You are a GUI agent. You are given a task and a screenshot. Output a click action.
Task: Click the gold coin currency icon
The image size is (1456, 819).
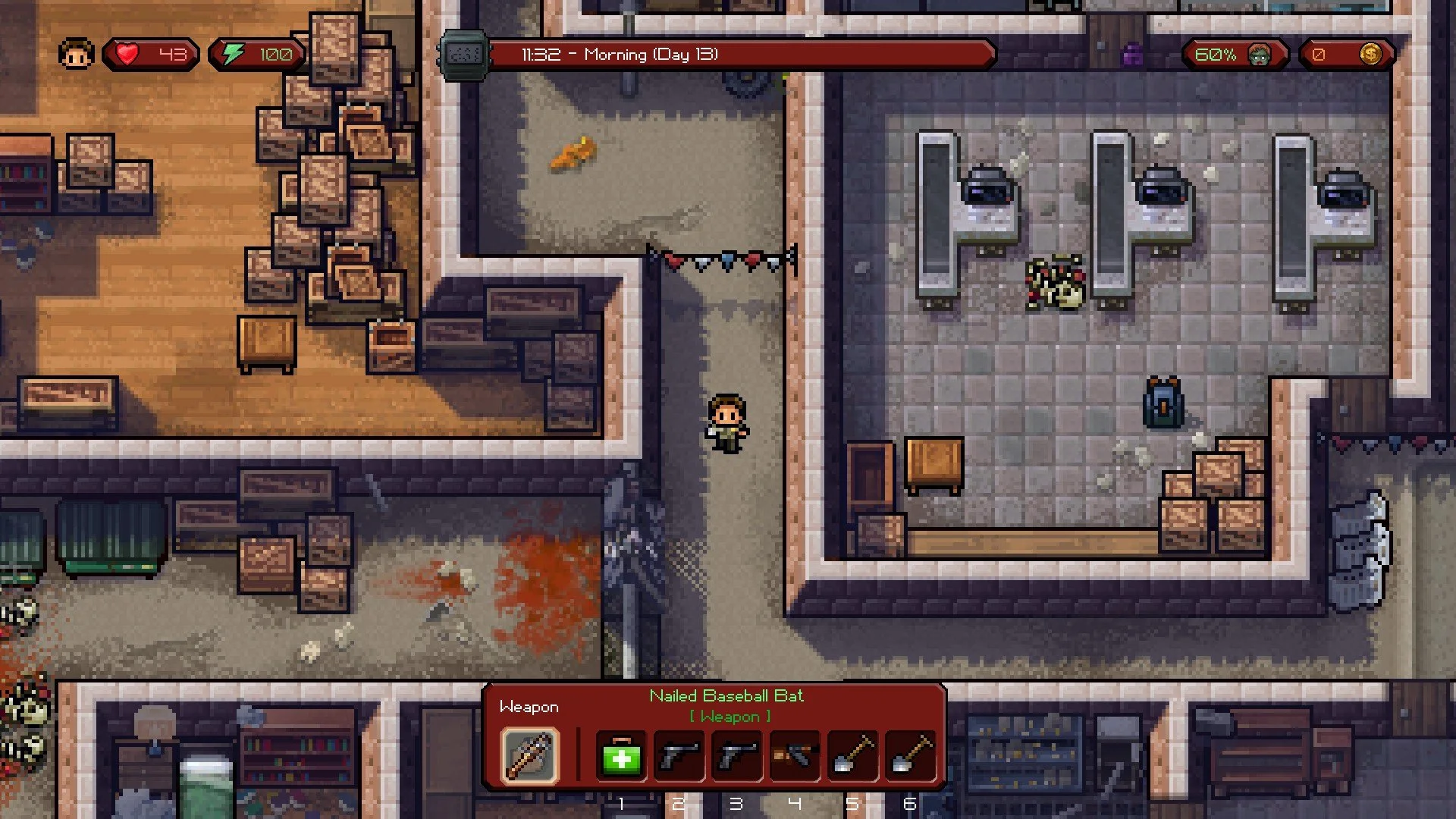pos(1370,53)
